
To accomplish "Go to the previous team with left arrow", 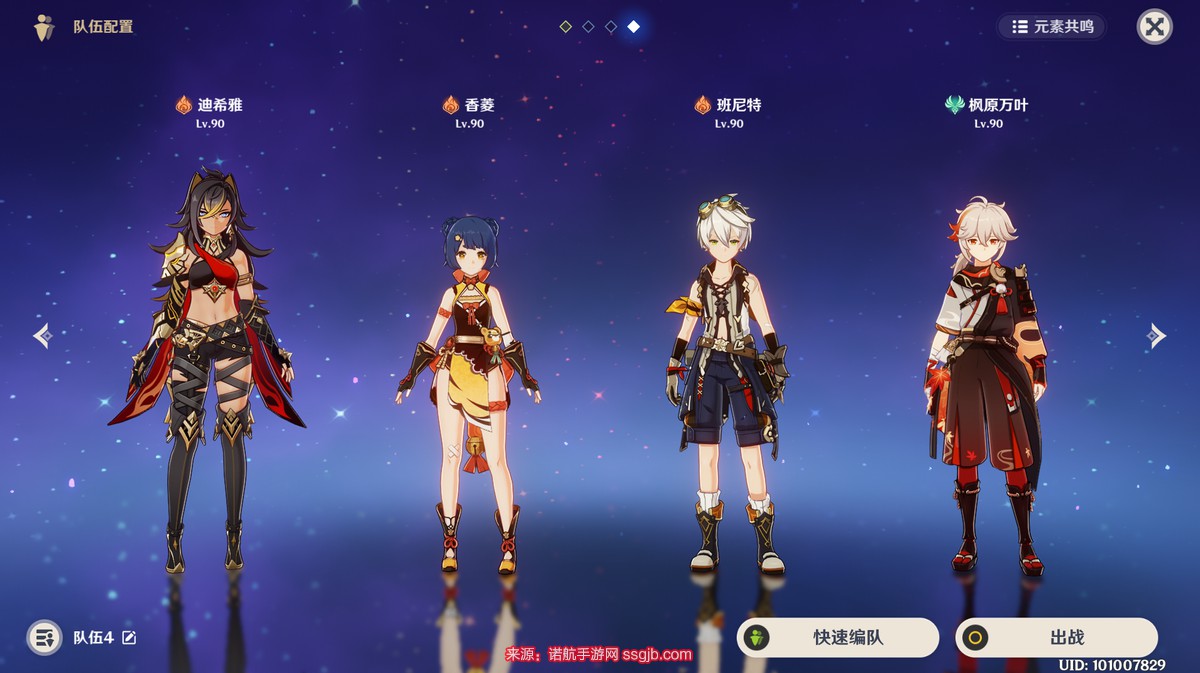I will click(42, 335).
